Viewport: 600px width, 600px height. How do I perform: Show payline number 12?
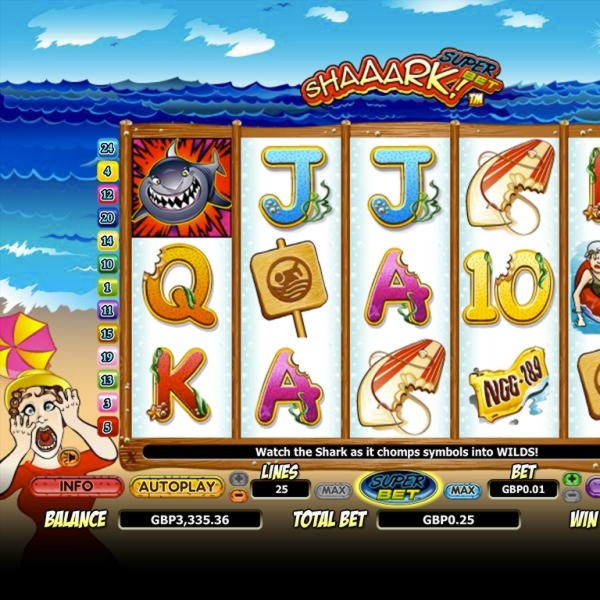[x=107, y=194]
